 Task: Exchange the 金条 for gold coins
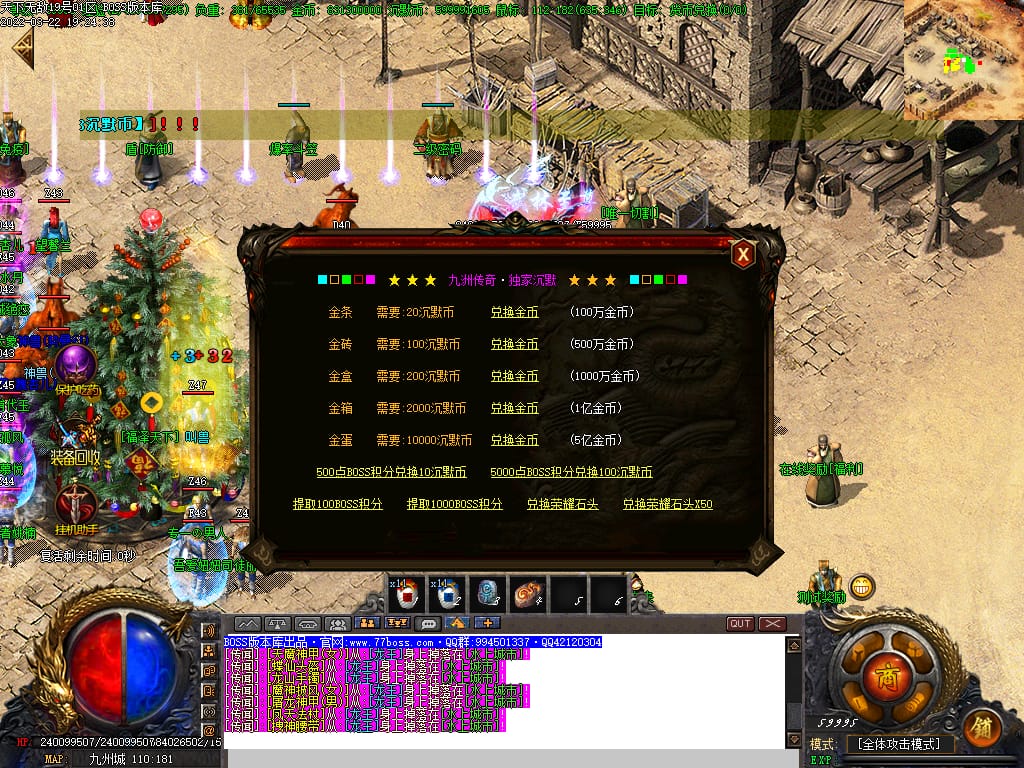(x=514, y=312)
